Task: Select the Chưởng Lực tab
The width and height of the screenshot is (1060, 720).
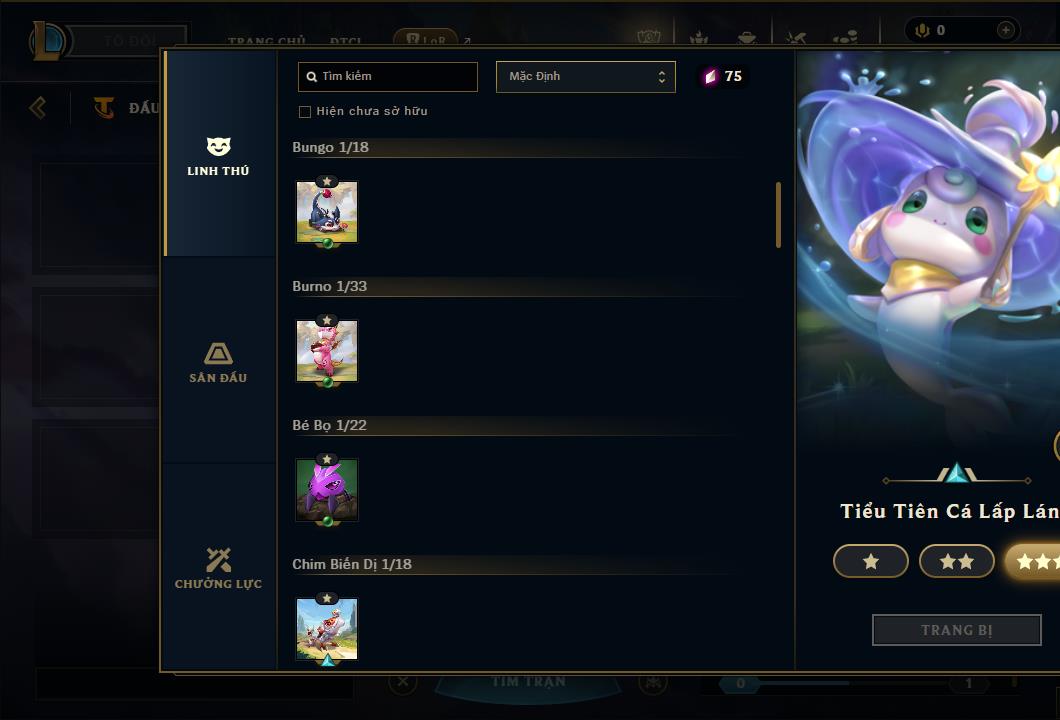Action: click(218, 568)
